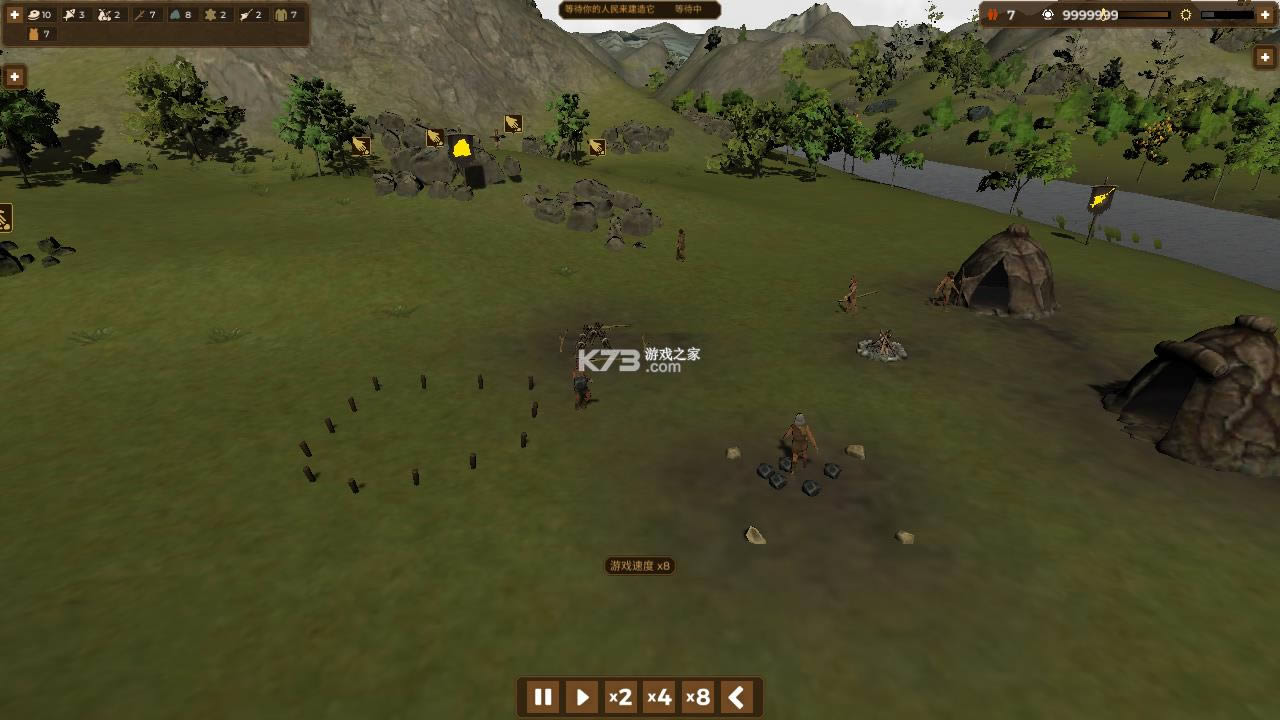Select the meat resource icon
The width and height of the screenshot is (1280, 720).
click(x=32, y=15)
